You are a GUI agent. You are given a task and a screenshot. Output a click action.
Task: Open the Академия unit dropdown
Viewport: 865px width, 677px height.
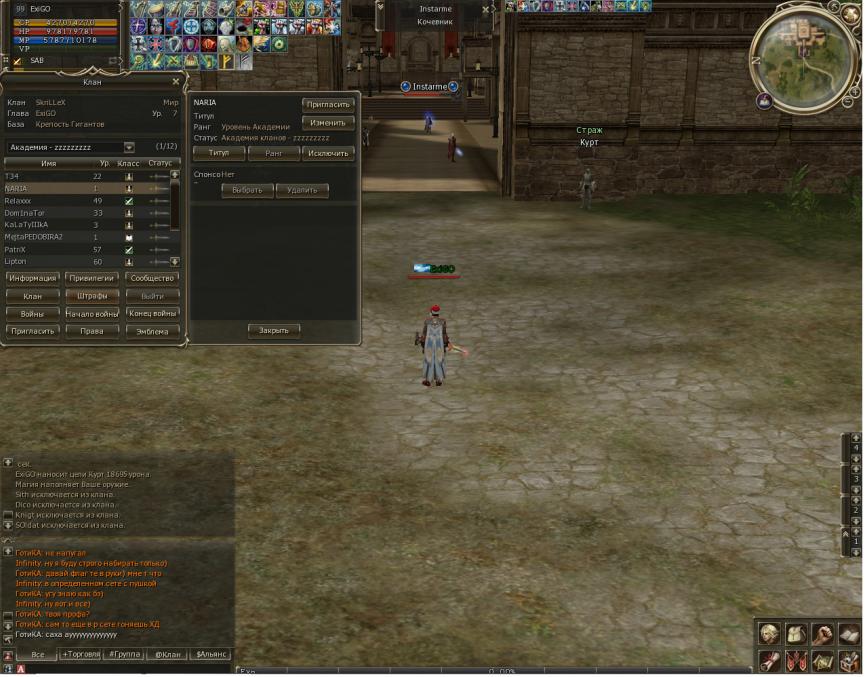click(x=129, y=147)
